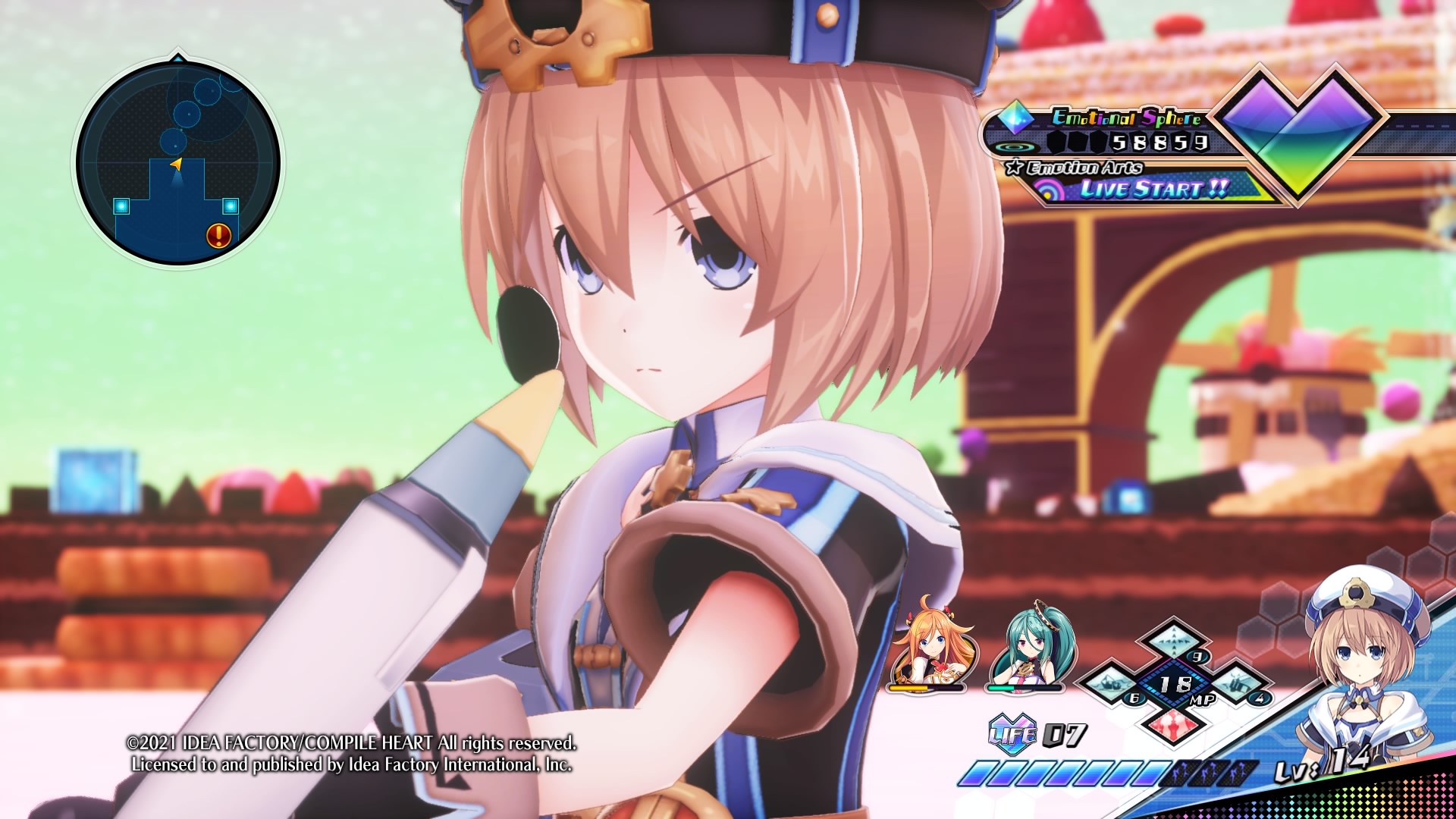Click the red exclamation marker on the minimap
This screenshot has width=1456, height=819.
(218, 236)
